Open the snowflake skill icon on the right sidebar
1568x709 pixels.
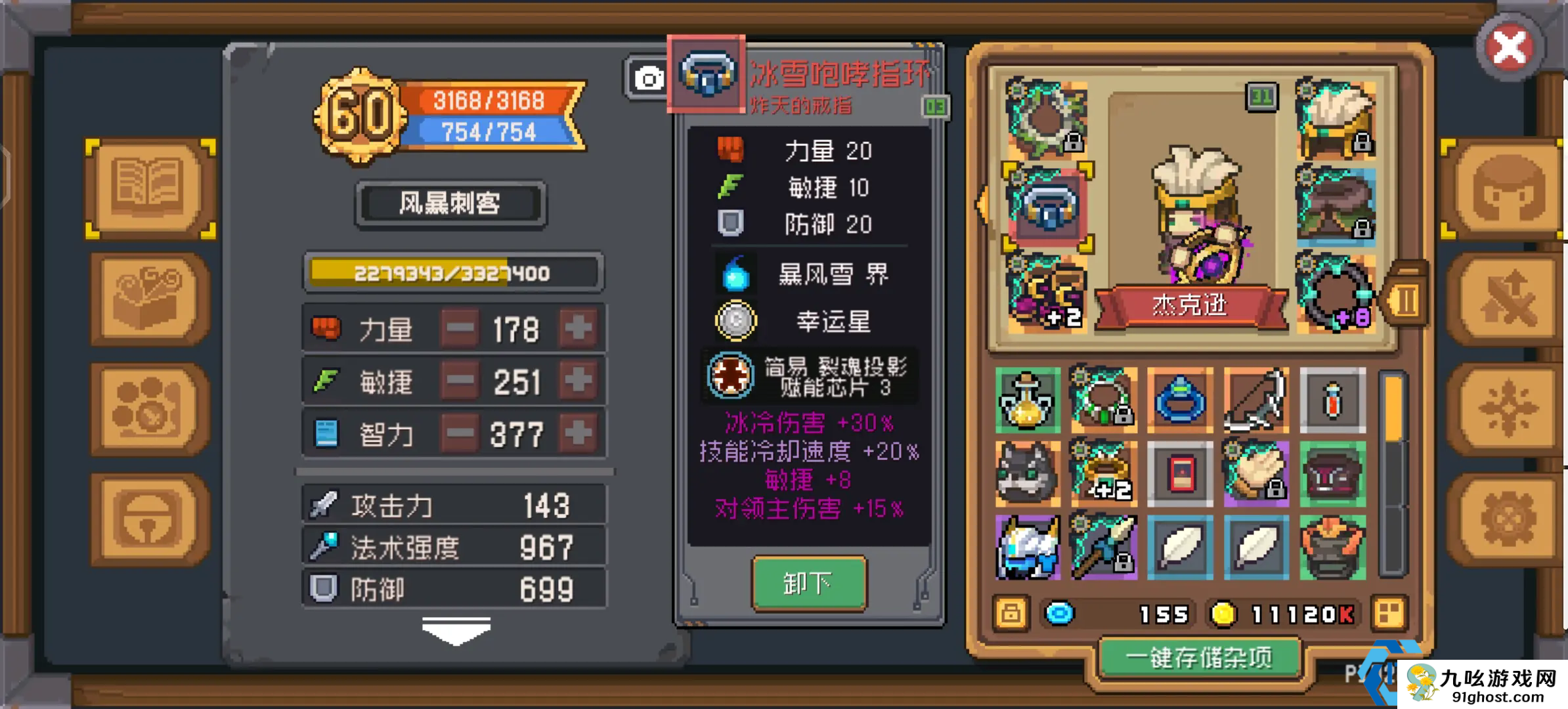(x=1510, y=408)
